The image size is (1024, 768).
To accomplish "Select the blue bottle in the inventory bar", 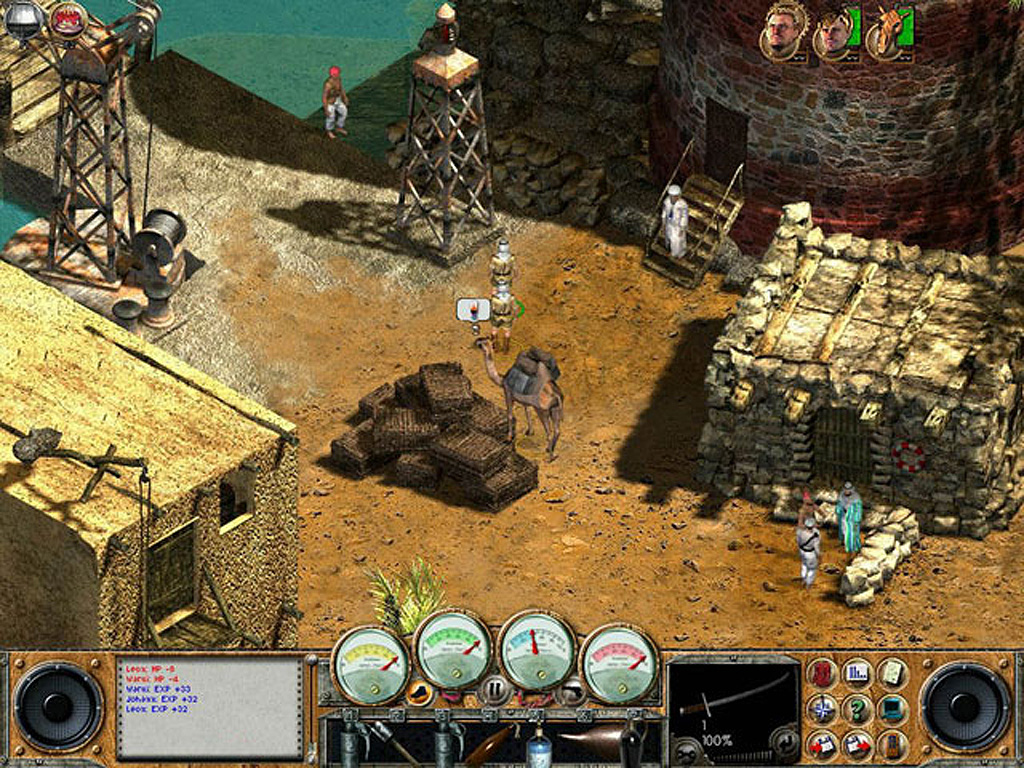I will (540, 744).
